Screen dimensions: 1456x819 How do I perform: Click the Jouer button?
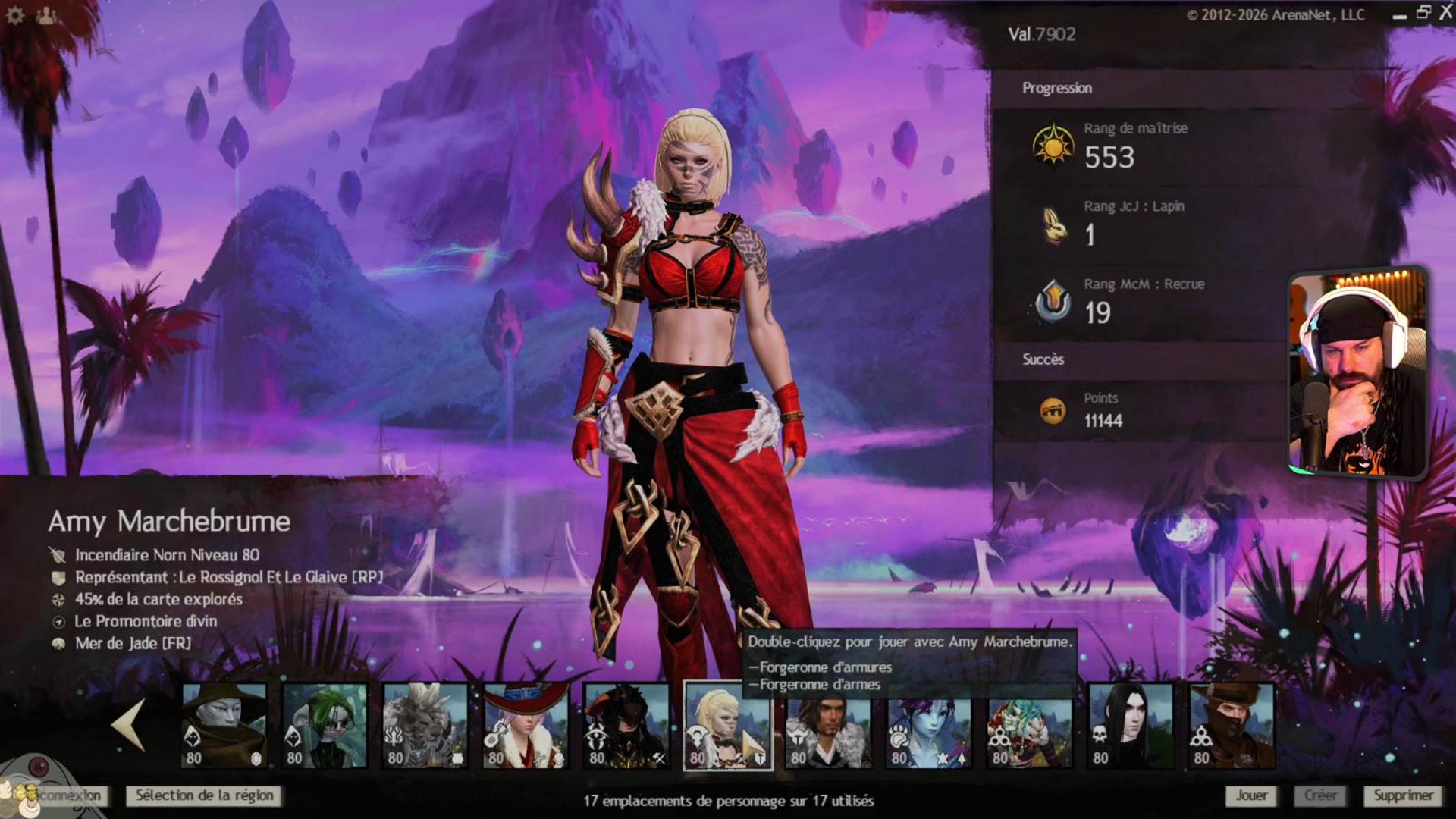point(1251,795)
